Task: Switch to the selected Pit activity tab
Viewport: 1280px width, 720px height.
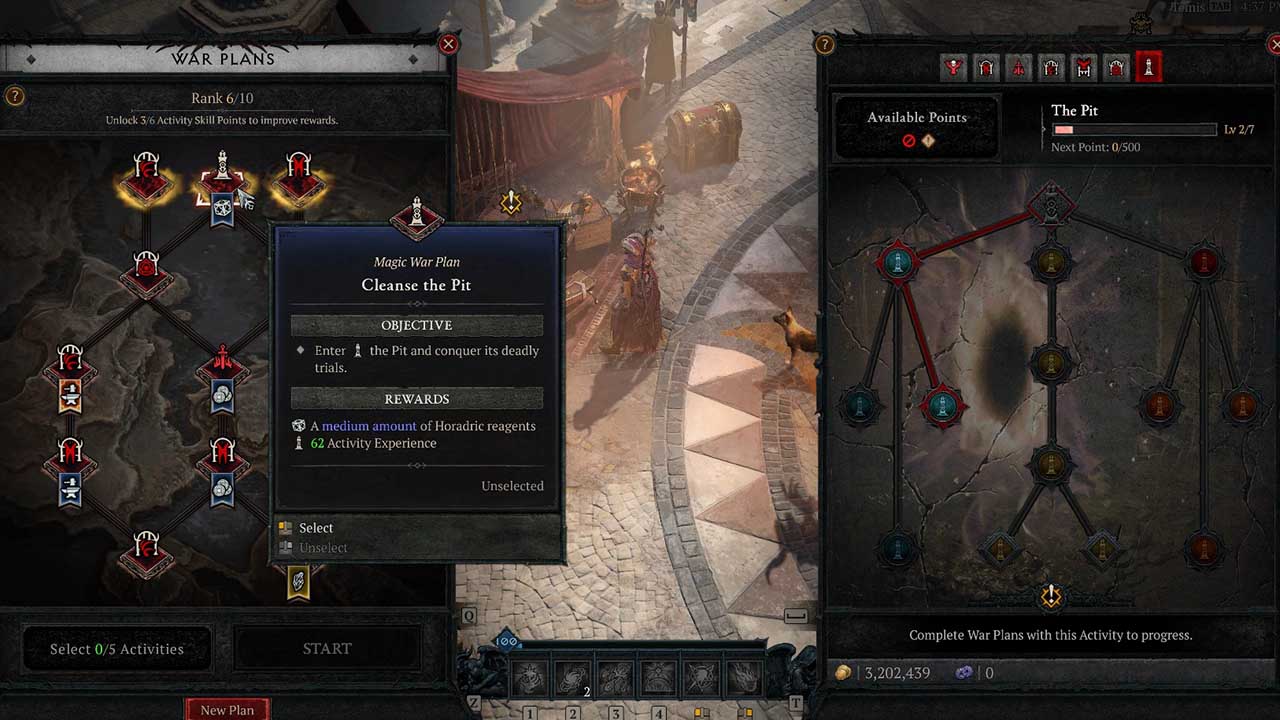Action: (x=1149, y=67)
